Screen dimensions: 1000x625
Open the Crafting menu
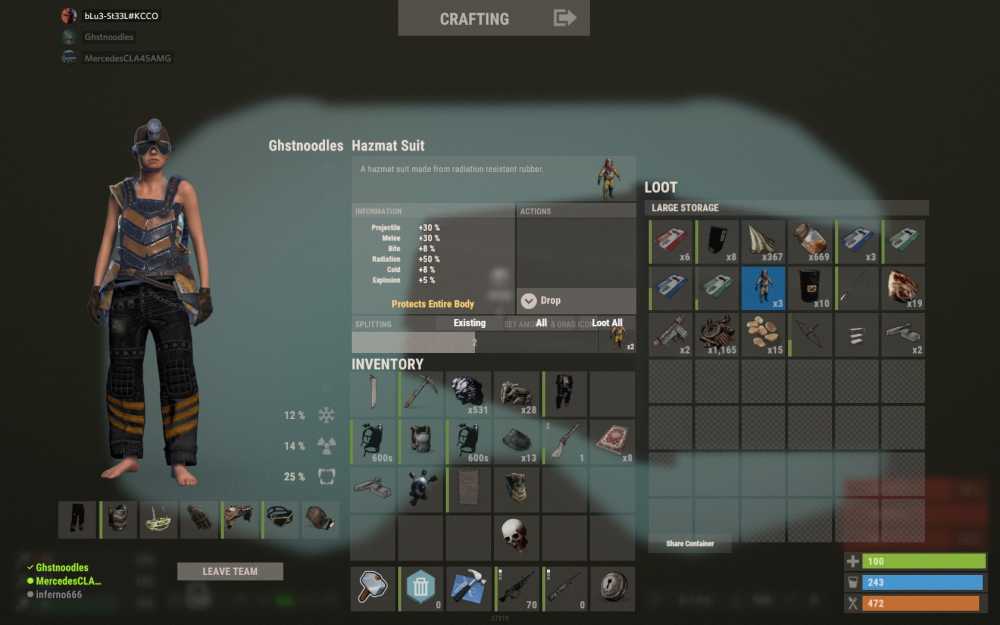coord(493,18)
